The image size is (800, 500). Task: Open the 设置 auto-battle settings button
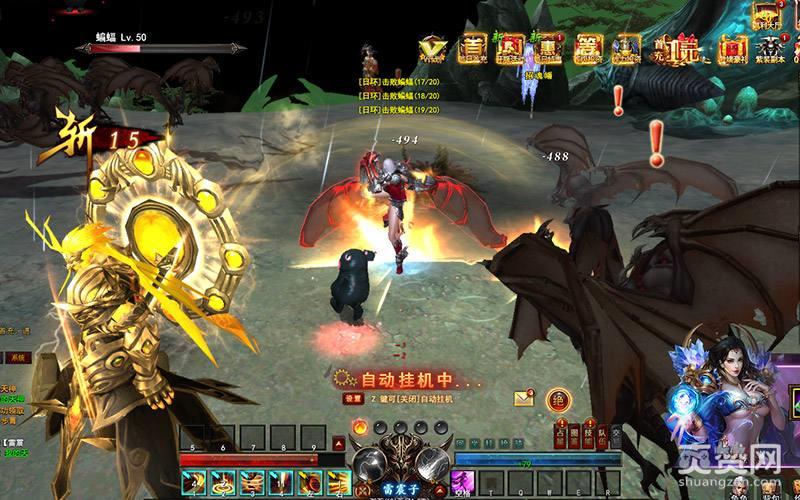point(353,397)
